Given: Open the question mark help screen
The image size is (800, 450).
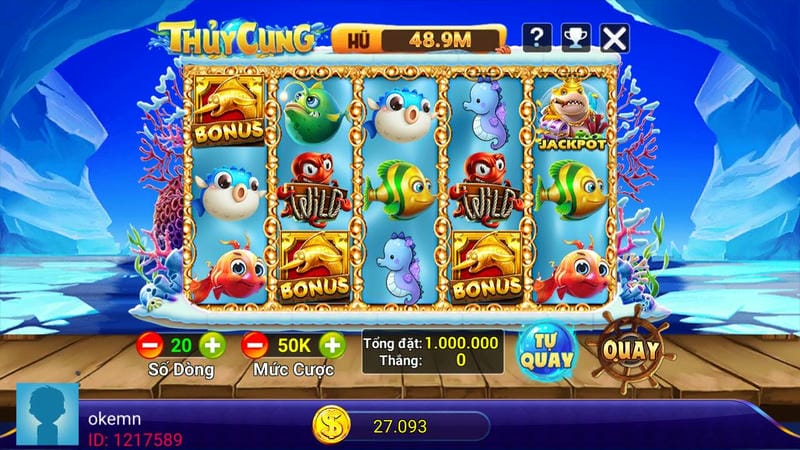Looking at the screenshot, I should click(x=537, y=38).
